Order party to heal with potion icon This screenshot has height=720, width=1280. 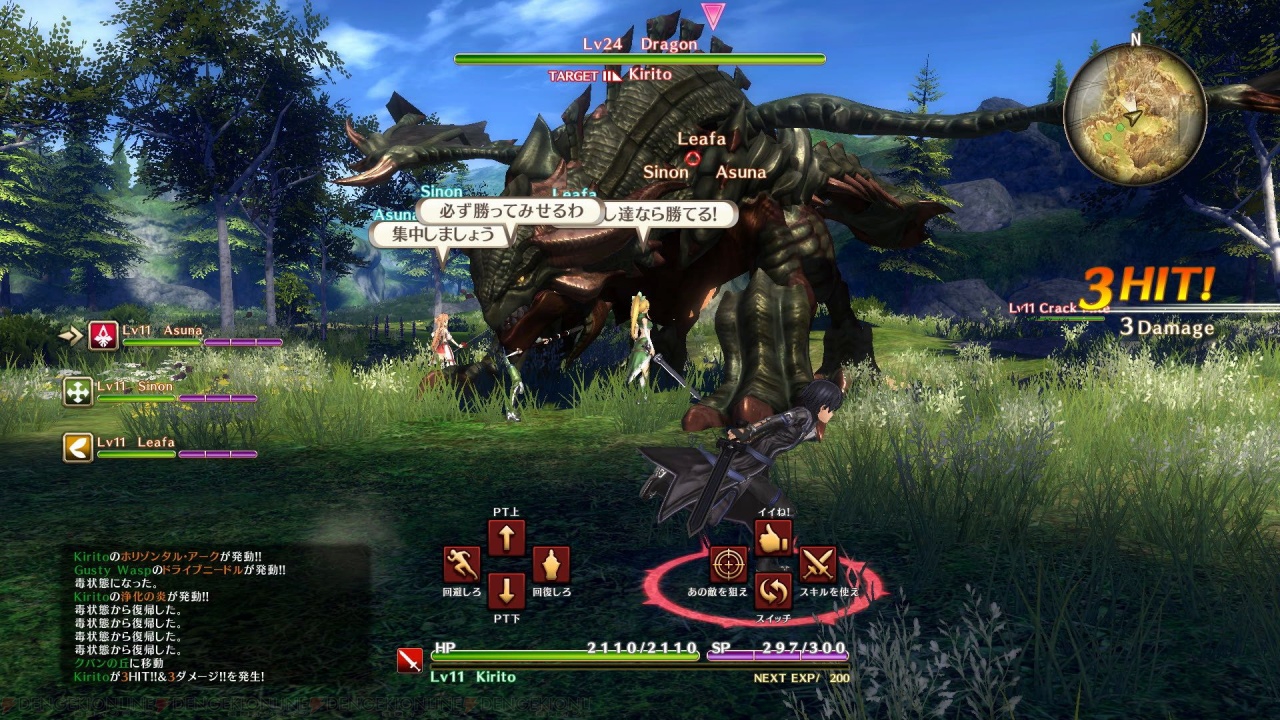tap(551, 565)
